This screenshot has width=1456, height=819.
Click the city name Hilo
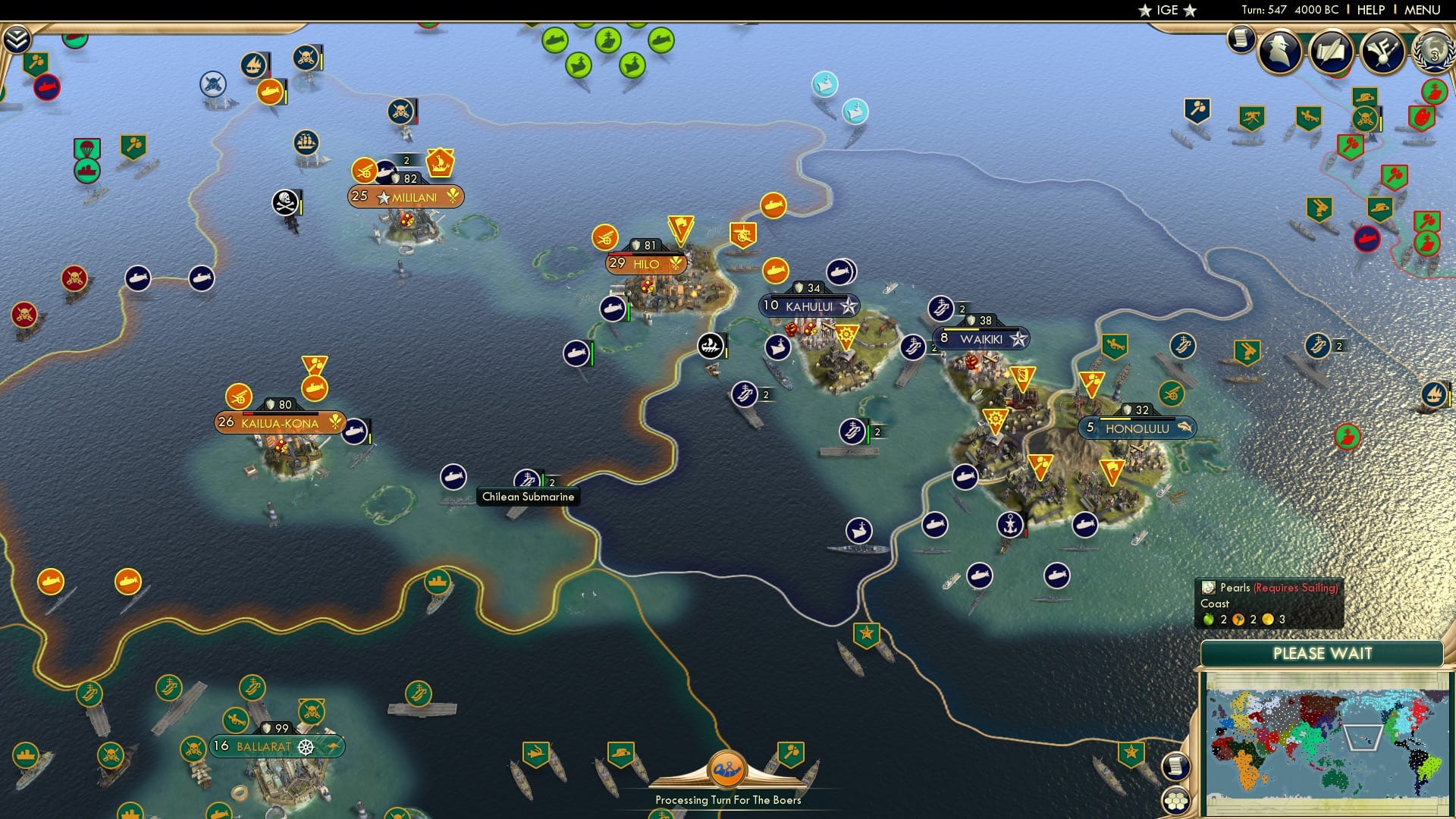point(645,264)
